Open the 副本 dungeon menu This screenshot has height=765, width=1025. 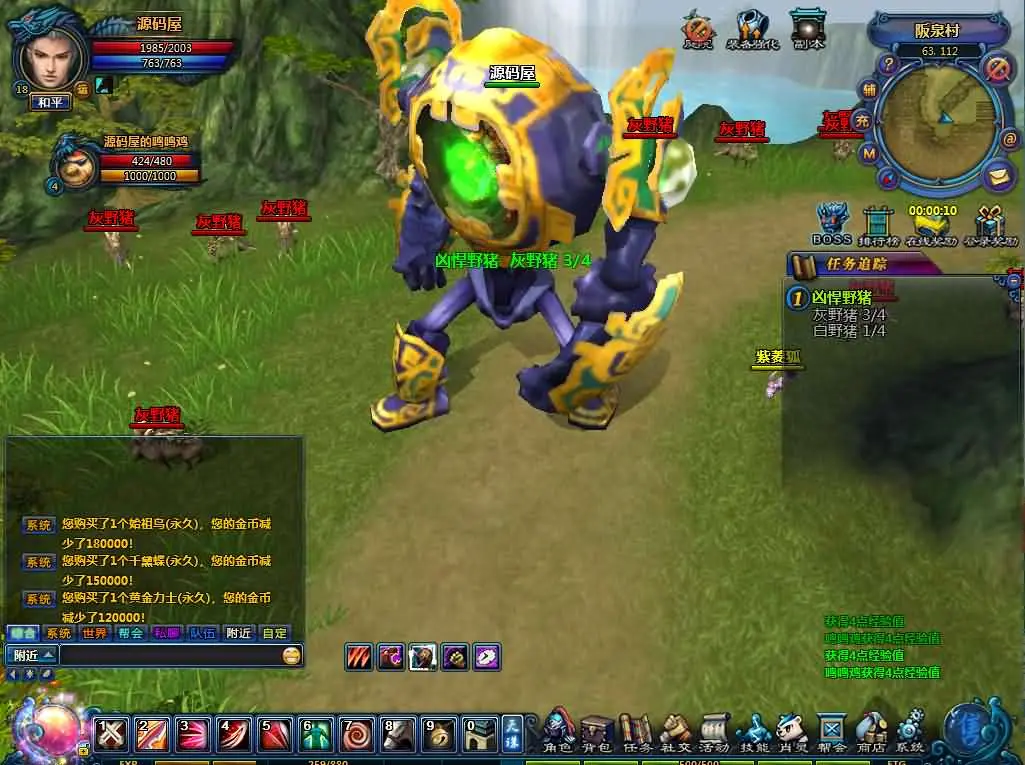click(807, 30)
